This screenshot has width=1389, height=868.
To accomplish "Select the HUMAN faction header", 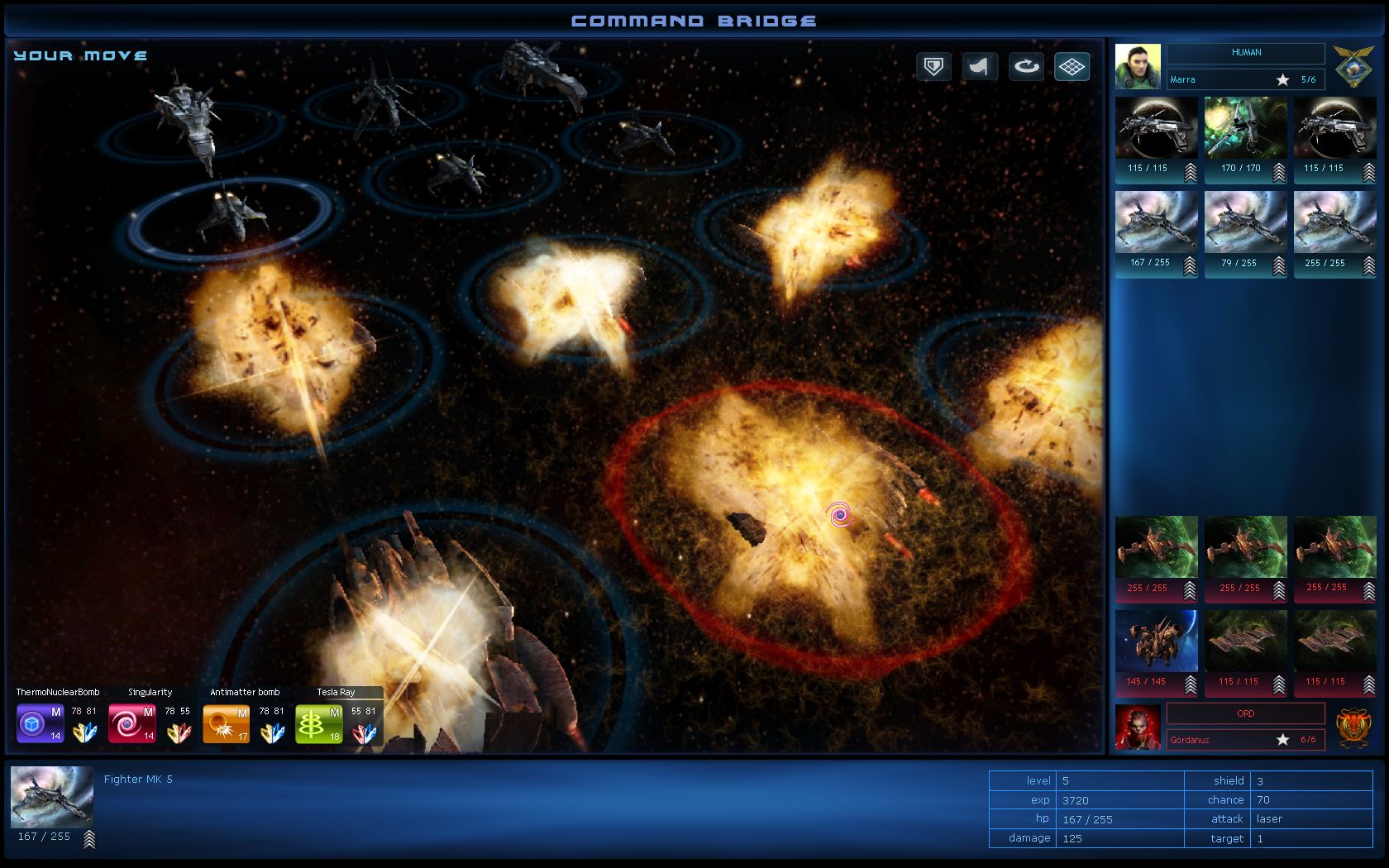I will click(x=1244, y=53).
